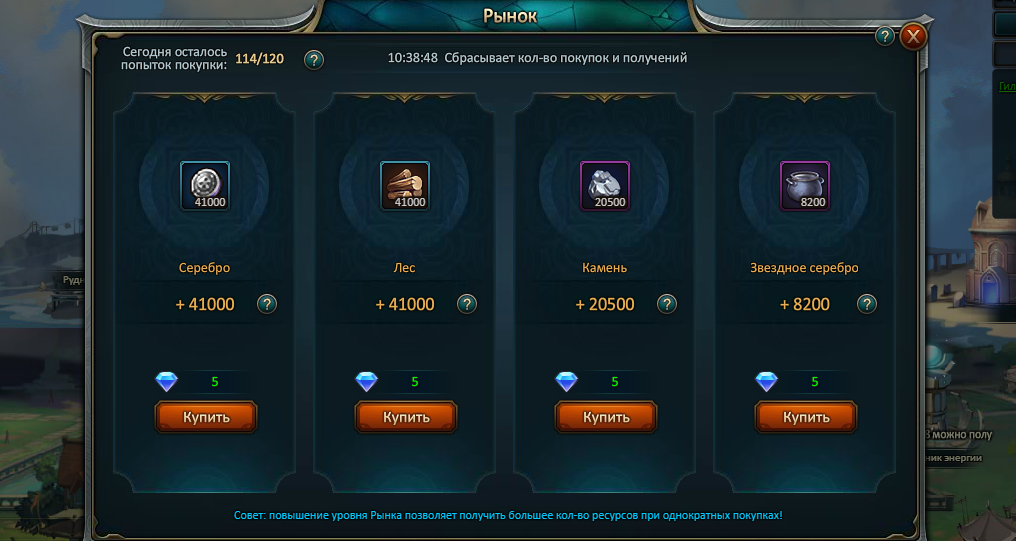1016x541 pixels.
Task: Show details for +41000 Лес
Action: [x=467, y=304]
